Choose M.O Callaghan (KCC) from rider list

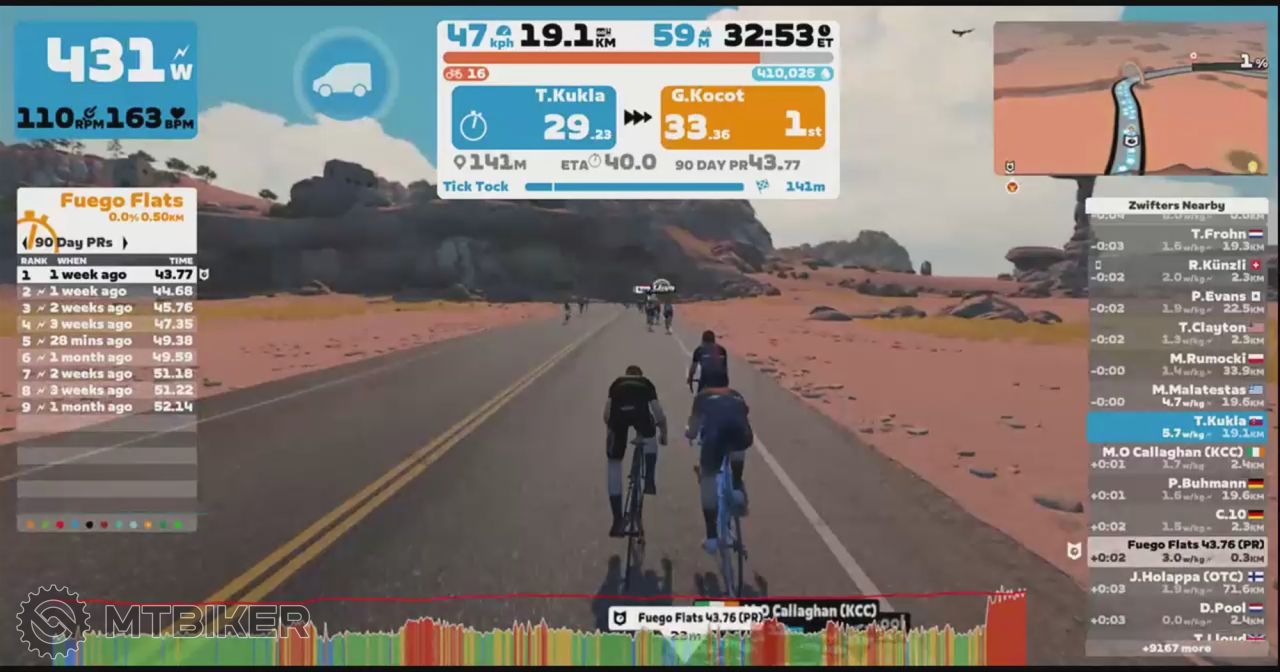[1177, 457]
